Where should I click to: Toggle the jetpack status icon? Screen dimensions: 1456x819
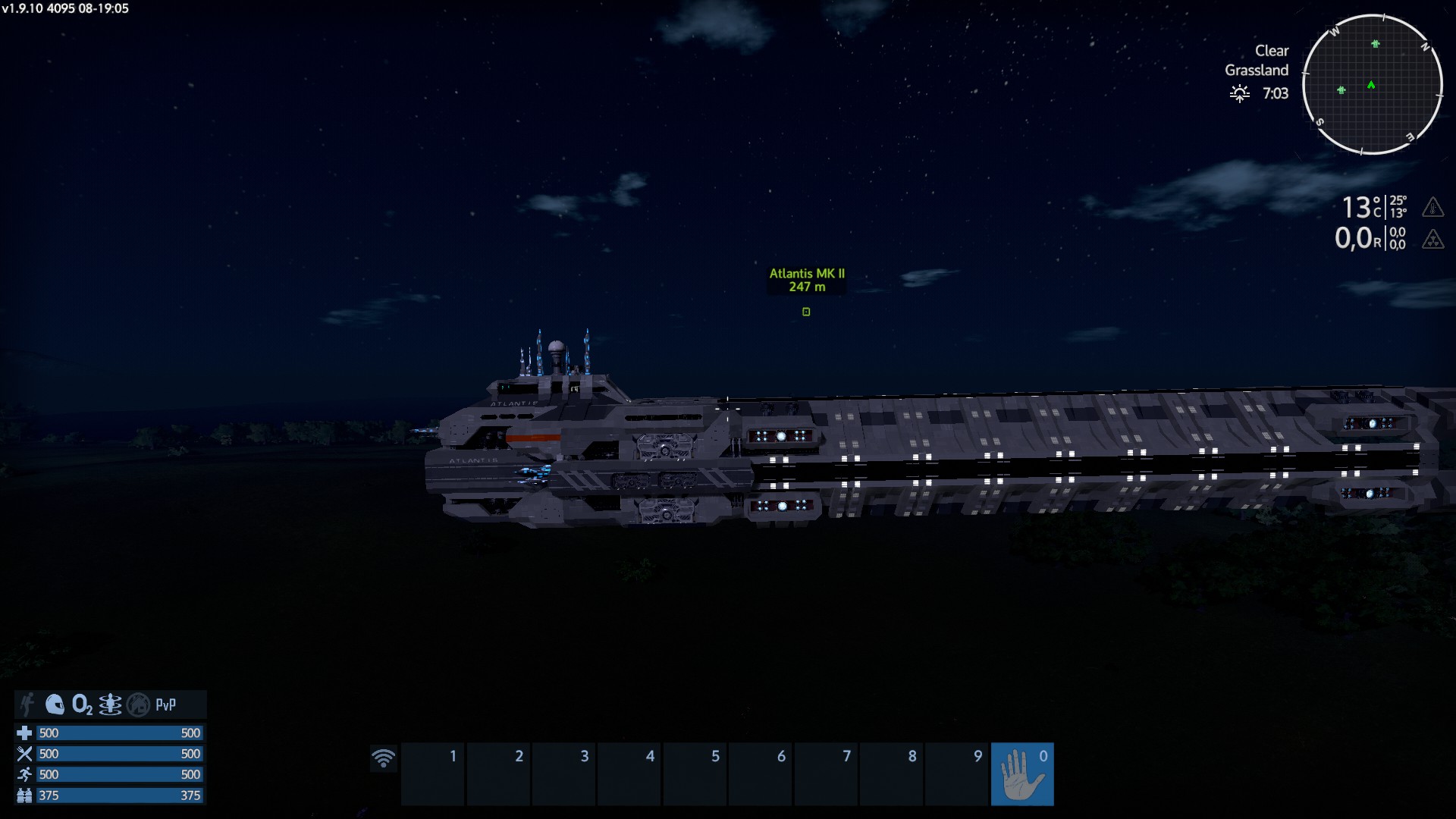point(28,704)
